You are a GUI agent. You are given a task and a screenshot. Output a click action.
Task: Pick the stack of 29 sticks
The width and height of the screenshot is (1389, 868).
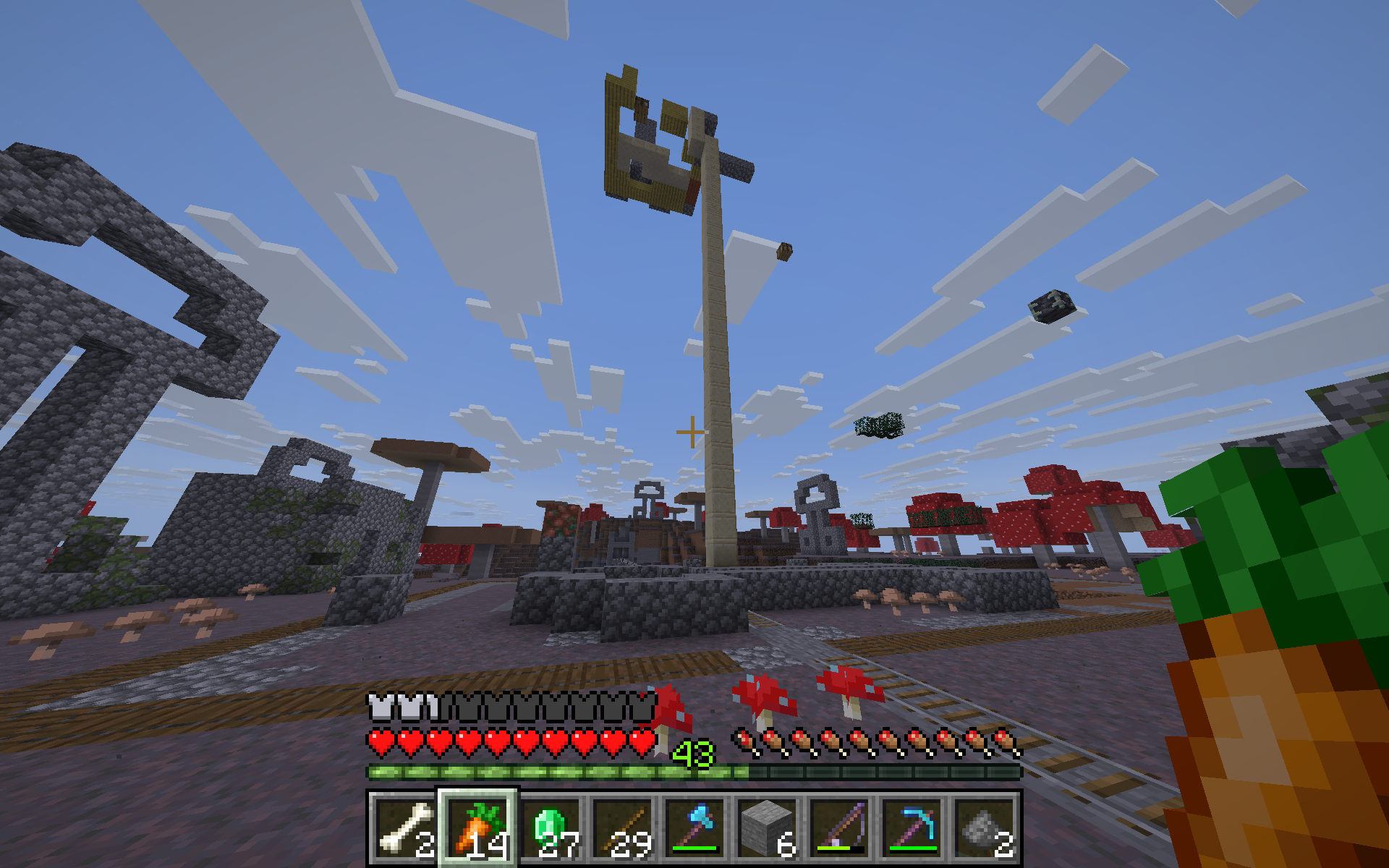(622, 828)
